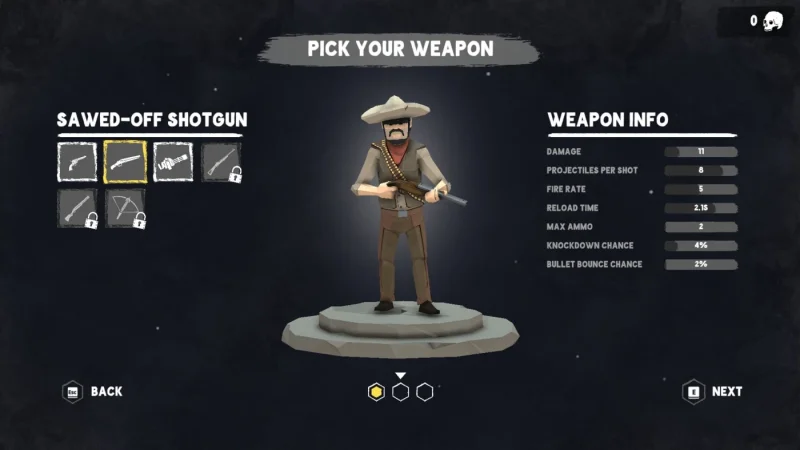Image resolution: width=800 pixels, height=450 pixels.
Task: Choose the highlighted sawed-off shotgun slot
Action: 125,161
